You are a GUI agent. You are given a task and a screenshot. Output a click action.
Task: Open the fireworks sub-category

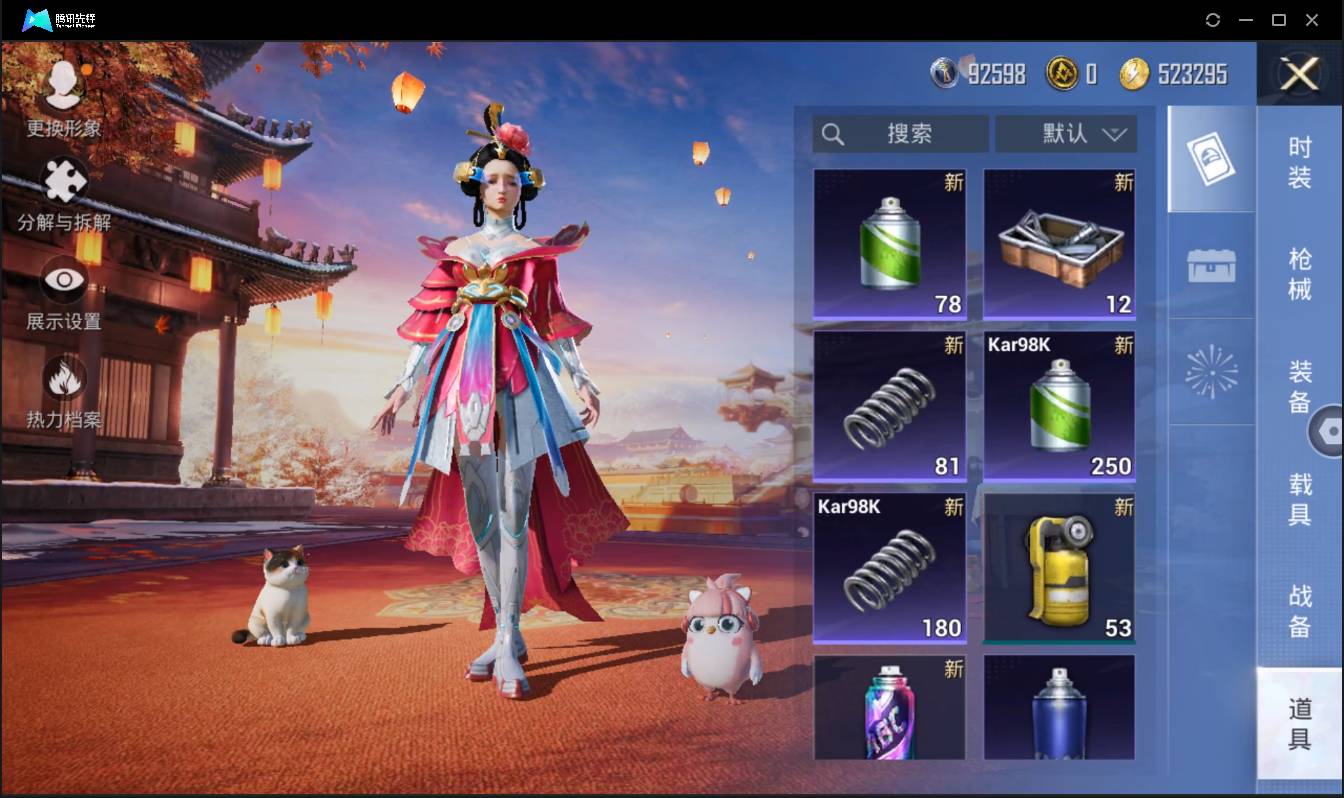click(1211, 372)
